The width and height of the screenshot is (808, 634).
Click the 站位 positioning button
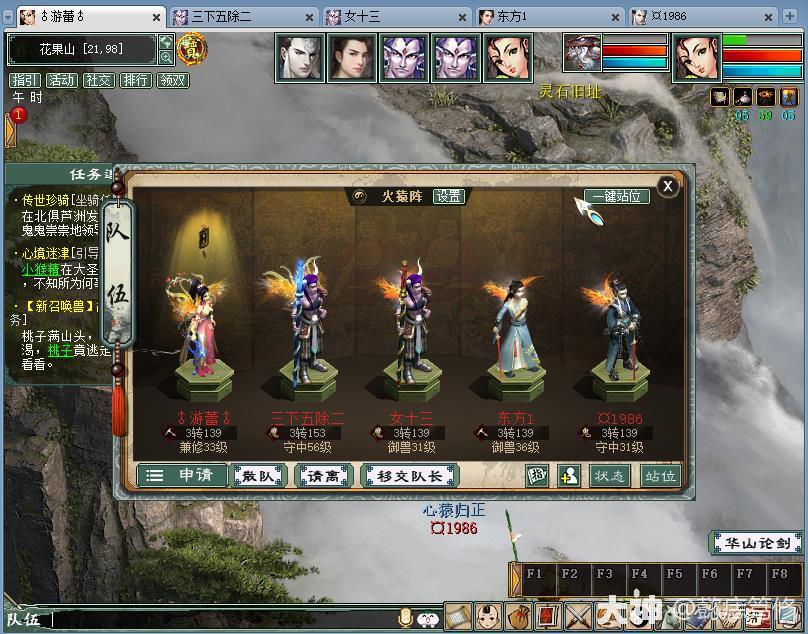pyautogui.click(x=660, y=476)
